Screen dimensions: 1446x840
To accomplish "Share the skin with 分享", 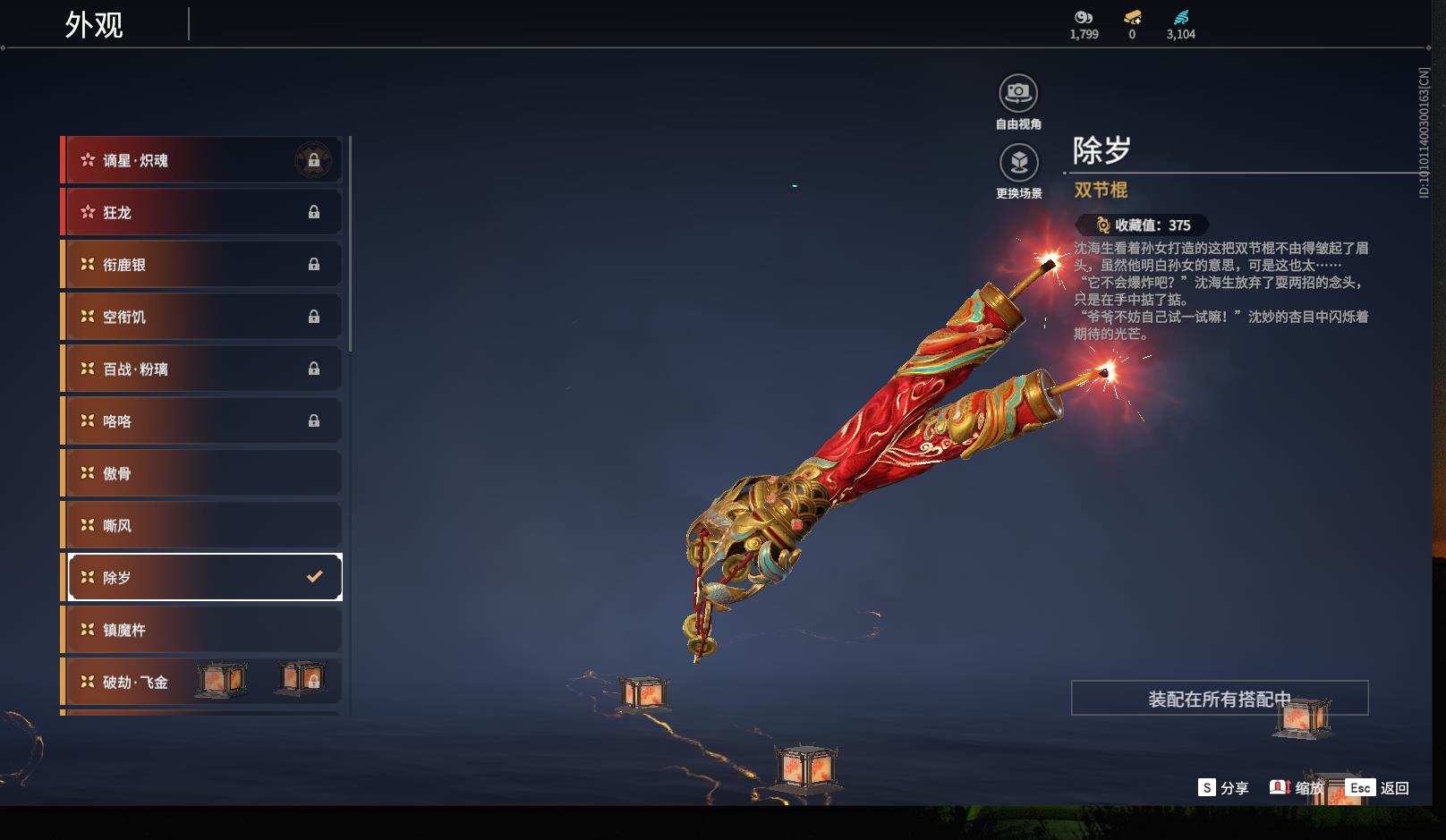I will (1223, 788).
